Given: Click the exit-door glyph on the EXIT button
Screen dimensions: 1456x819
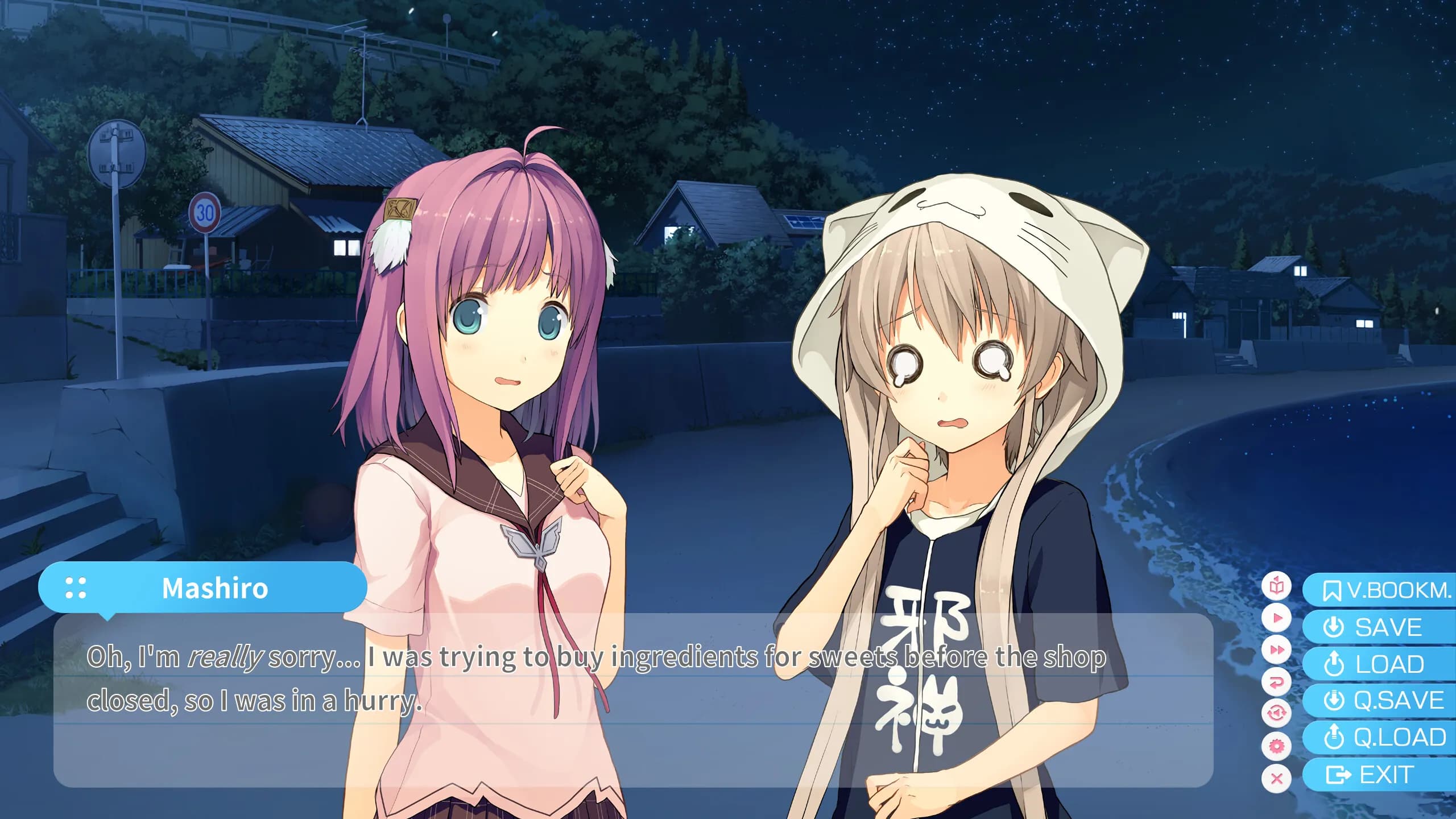Looking at the screenshot, I should [x=1338, y=774].
